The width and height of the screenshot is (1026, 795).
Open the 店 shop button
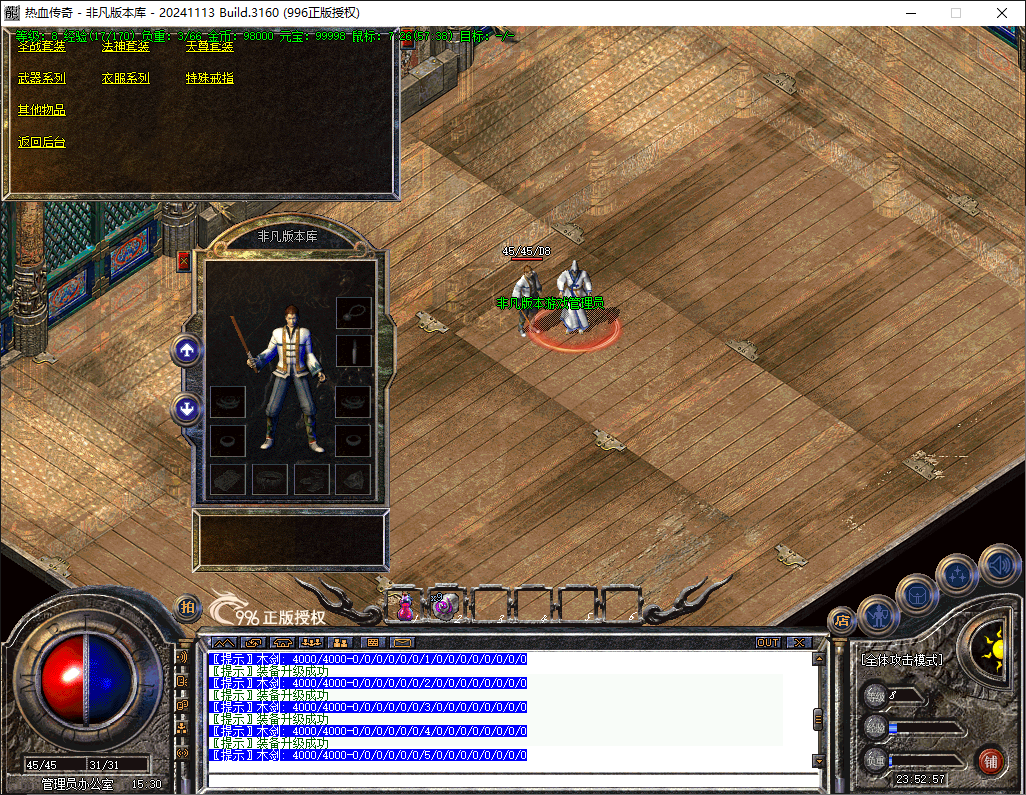tap(841, 620)
